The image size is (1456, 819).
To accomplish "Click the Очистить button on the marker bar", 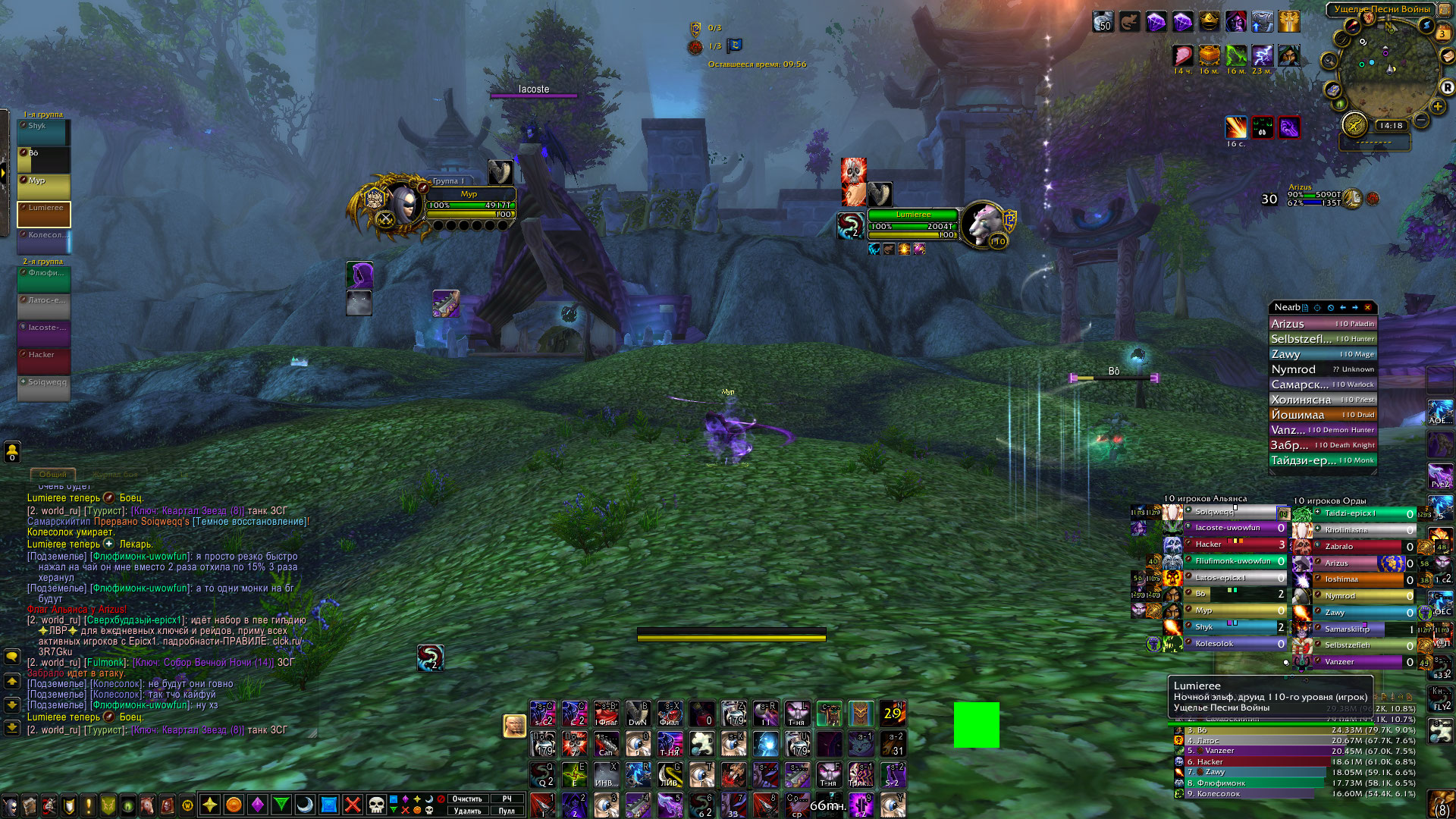I will (x=467, y=799).
